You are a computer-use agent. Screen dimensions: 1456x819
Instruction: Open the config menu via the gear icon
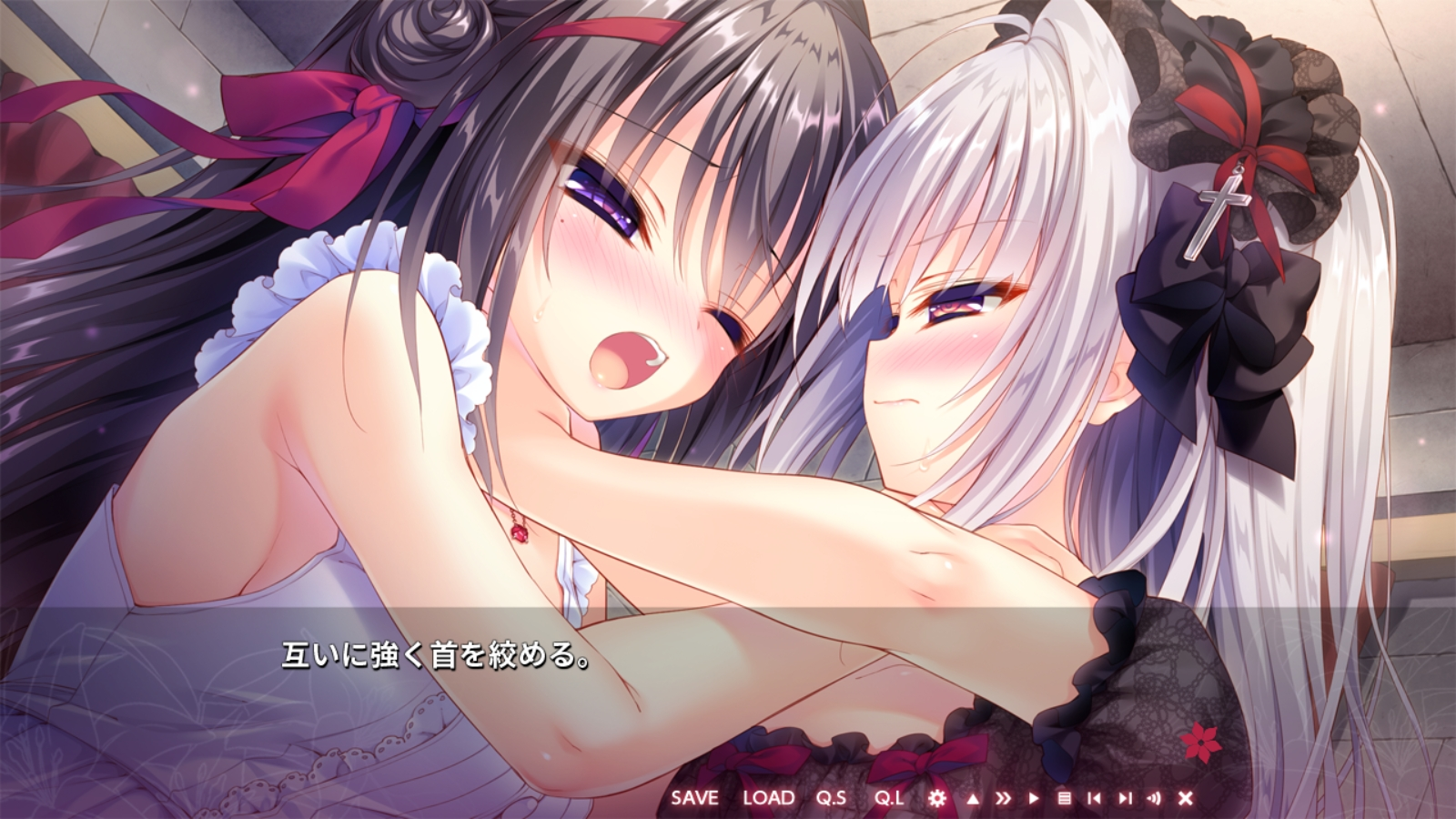pos(937,797)
